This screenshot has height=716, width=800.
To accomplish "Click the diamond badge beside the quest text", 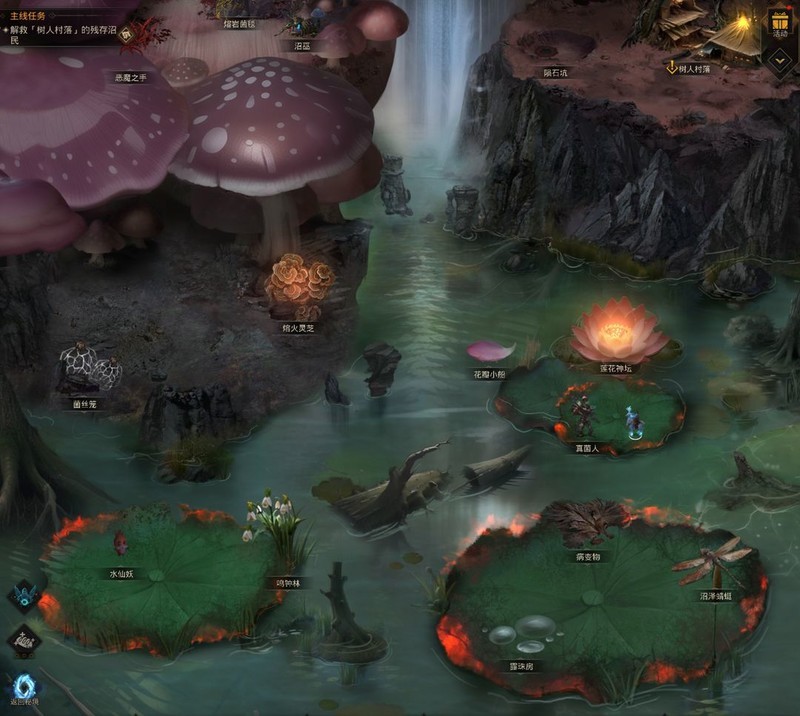I will [127, 34].
